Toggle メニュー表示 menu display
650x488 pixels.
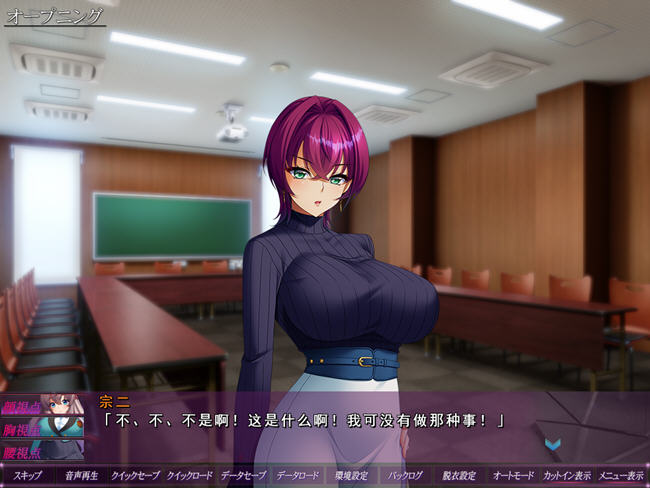click(621, 475)
